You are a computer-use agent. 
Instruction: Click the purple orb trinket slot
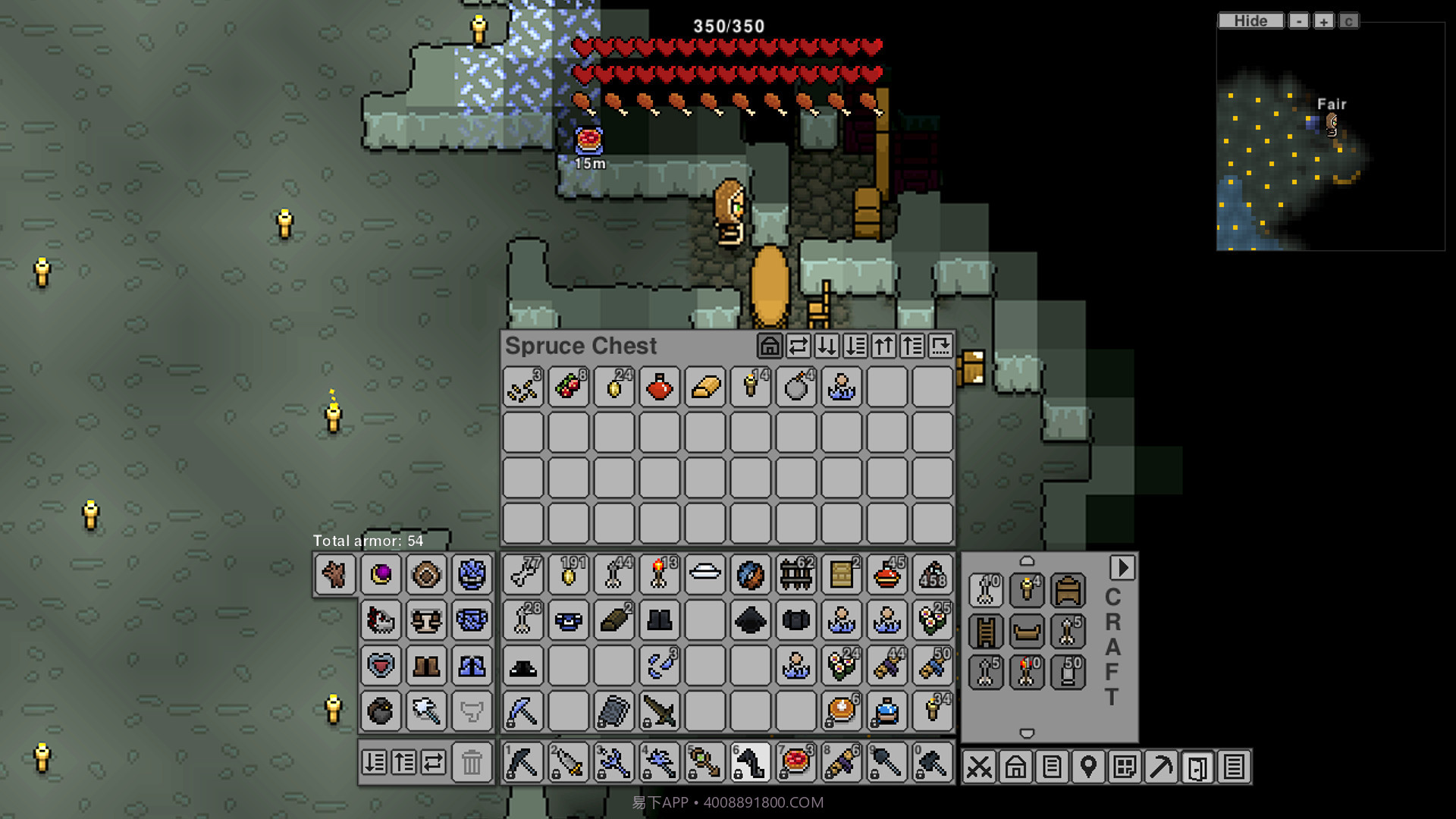click(x=381, y=574)
